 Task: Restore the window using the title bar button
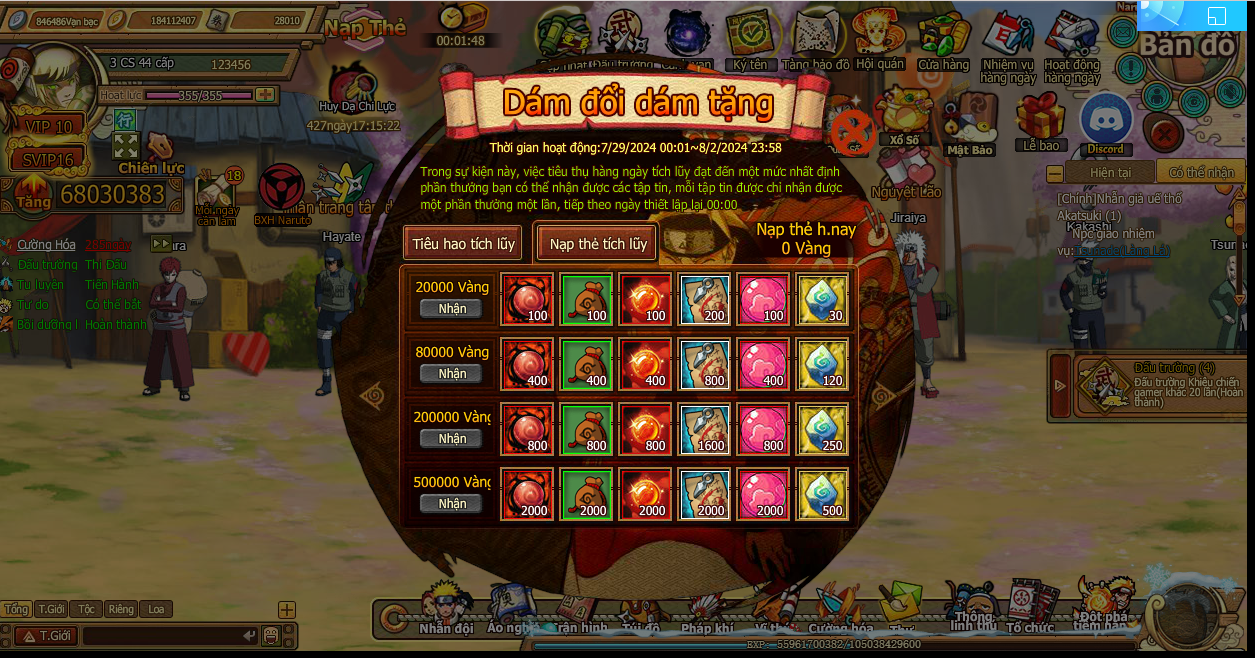coord(1216,15)
